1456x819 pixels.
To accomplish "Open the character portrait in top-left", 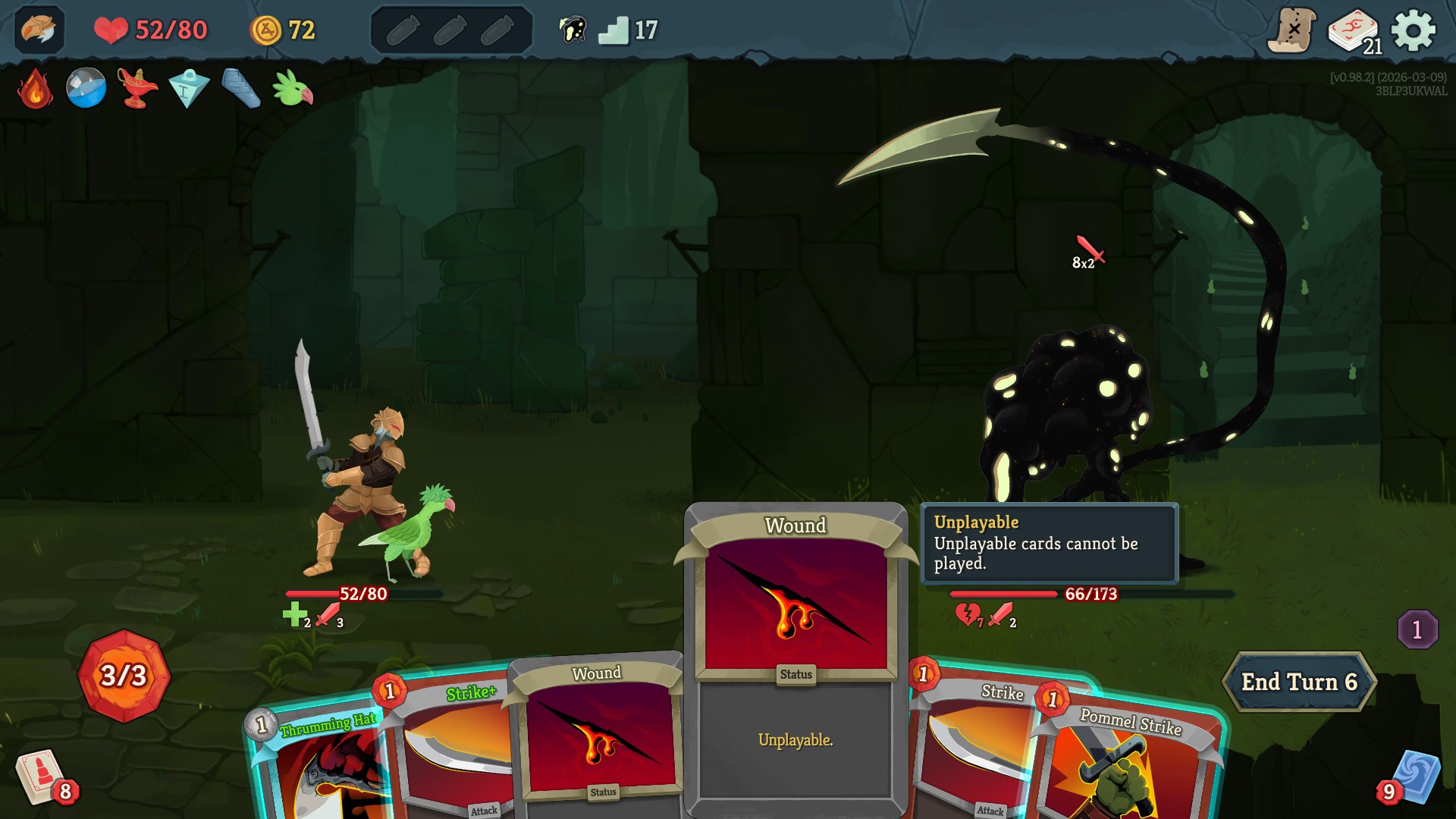I will pyautogui.click(x=42, y=30).
